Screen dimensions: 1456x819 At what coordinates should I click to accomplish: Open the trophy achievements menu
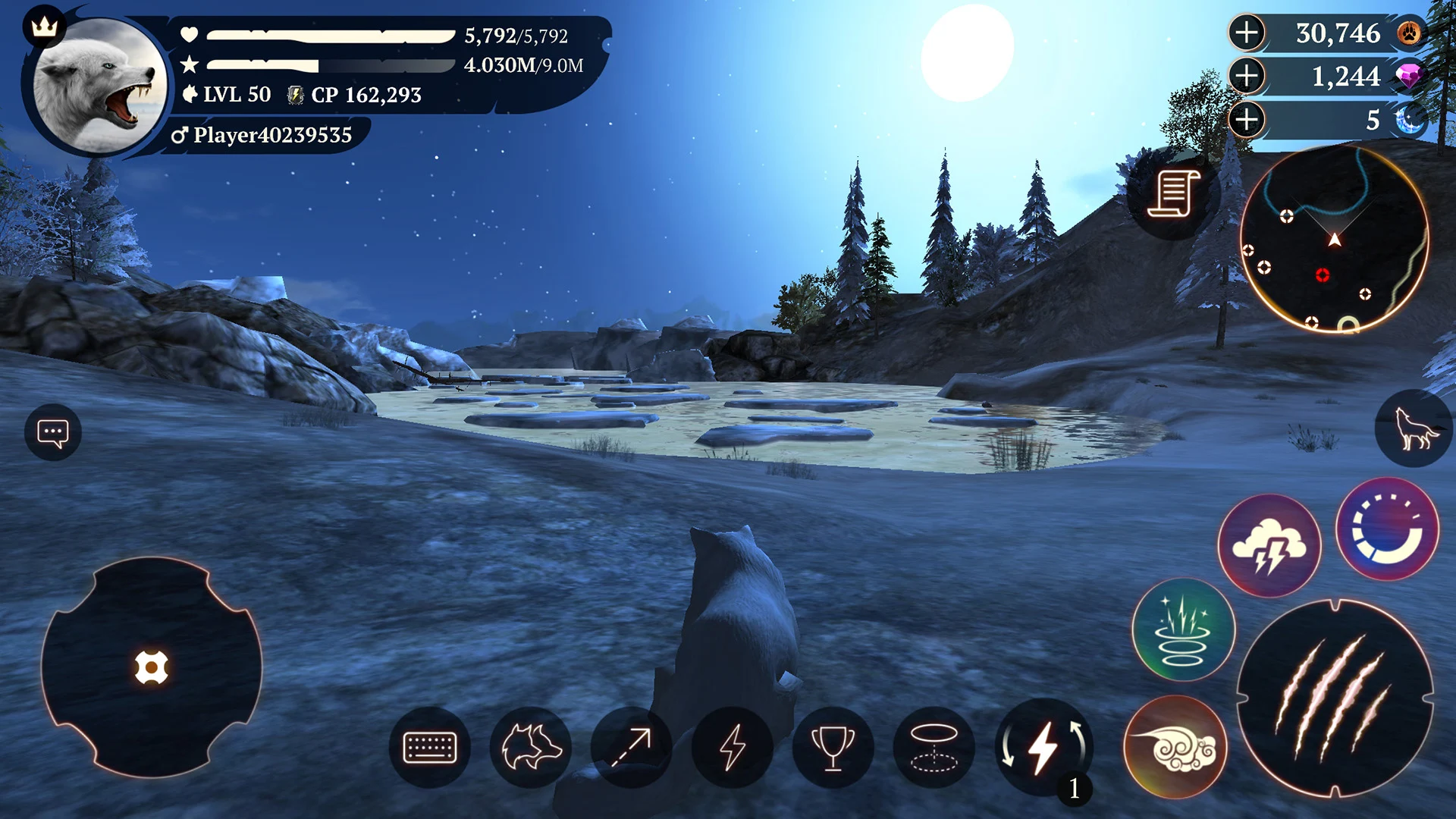coord(833,748)
